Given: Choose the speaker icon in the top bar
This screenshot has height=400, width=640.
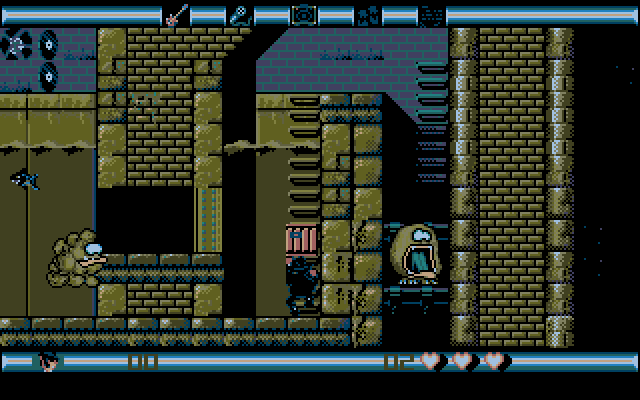Looking at the screenshot, I should click(x=303, y=15).
